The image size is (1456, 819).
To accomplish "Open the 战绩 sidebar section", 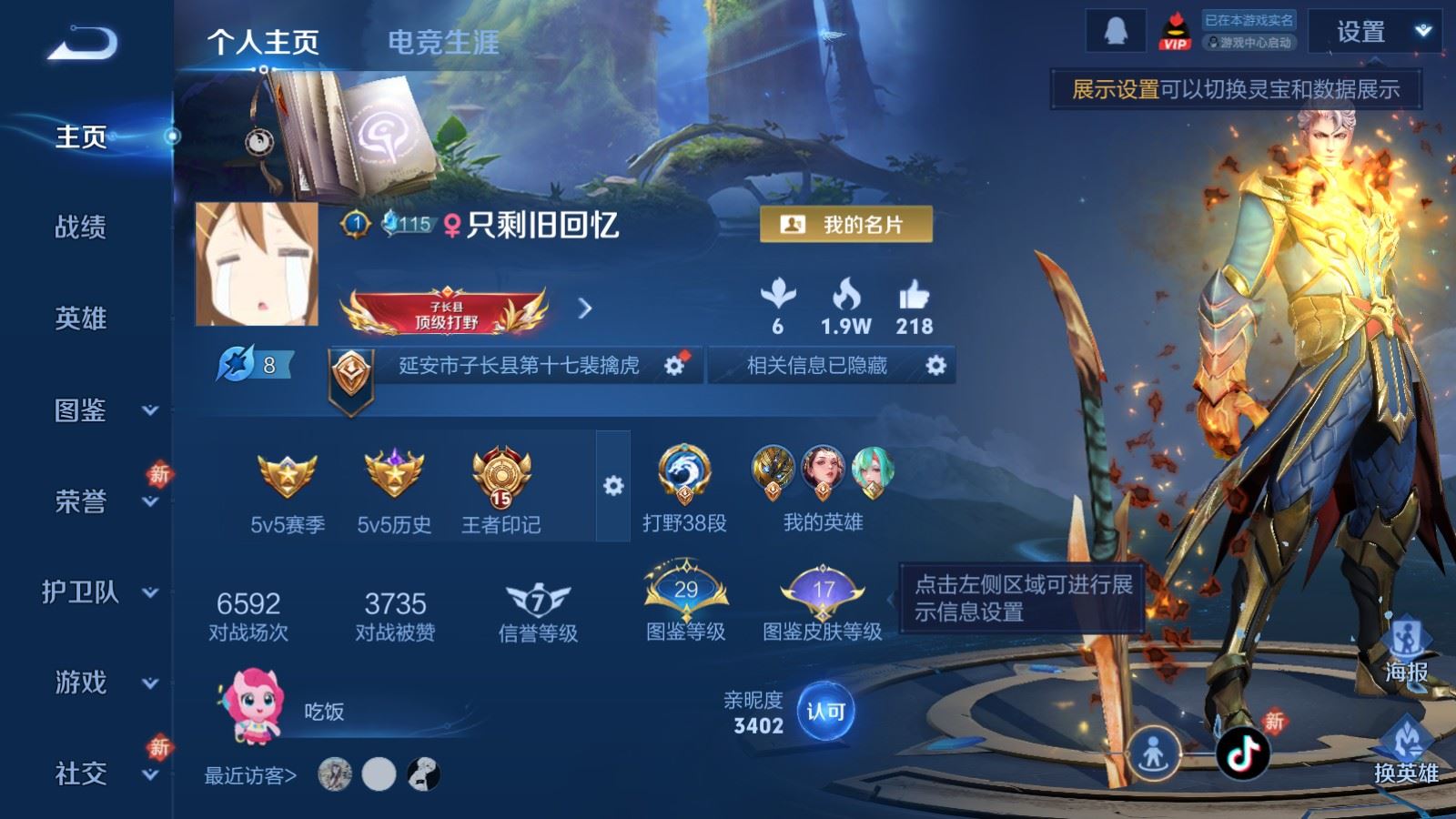I will pyautogui.click(x=81, y=227).
